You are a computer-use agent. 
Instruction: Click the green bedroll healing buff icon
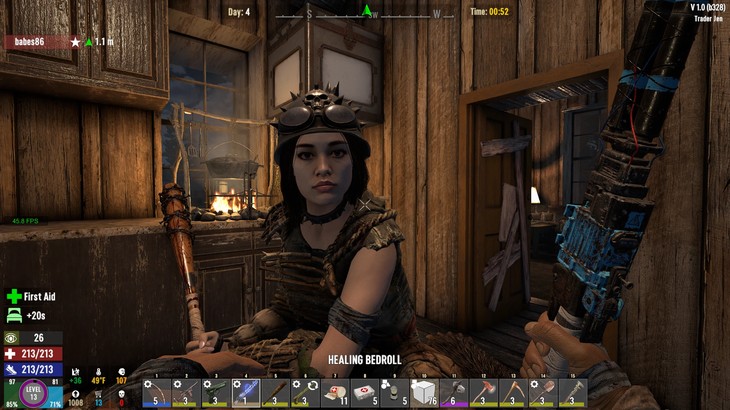pyautogui.click(x=14, y=315)
